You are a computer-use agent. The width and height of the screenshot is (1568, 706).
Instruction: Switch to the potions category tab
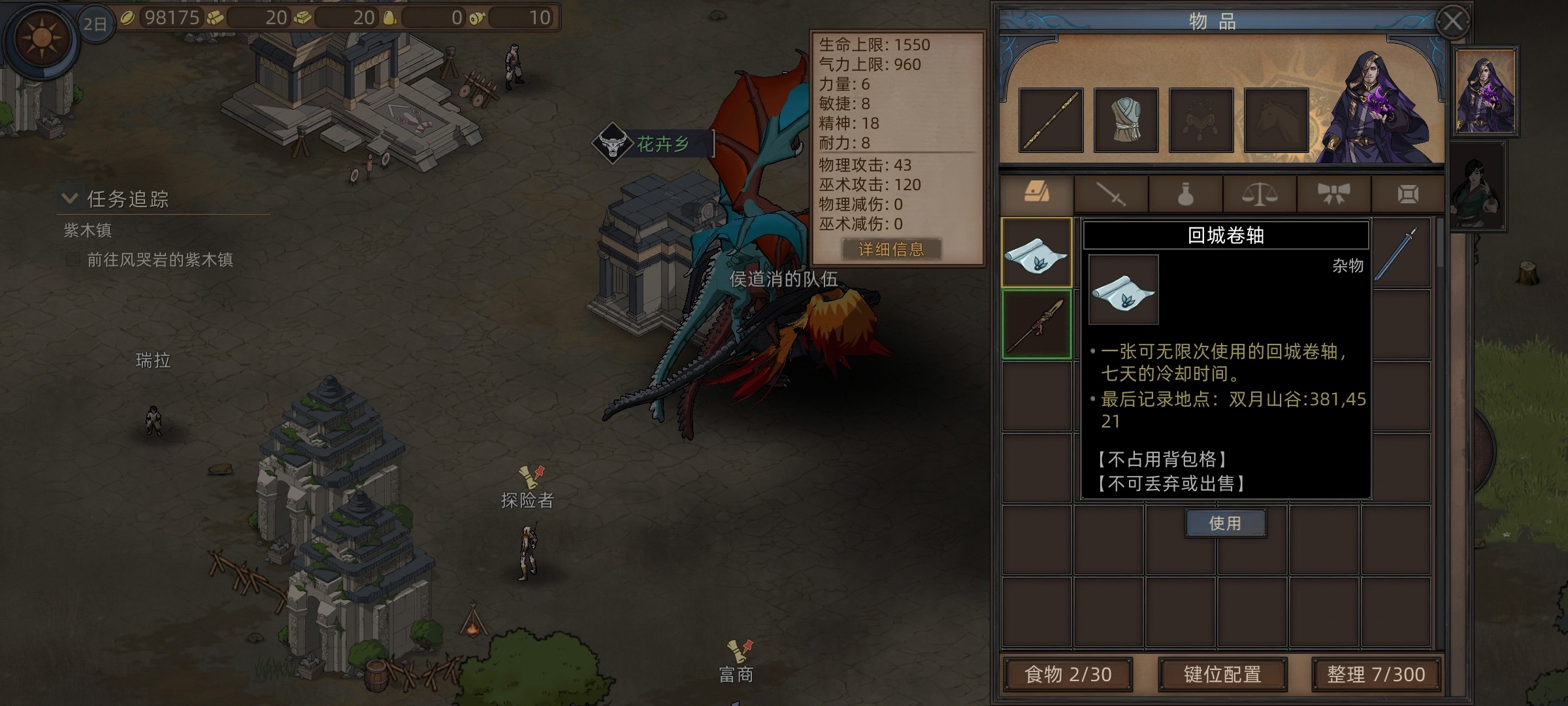(x=1185, y=194)
